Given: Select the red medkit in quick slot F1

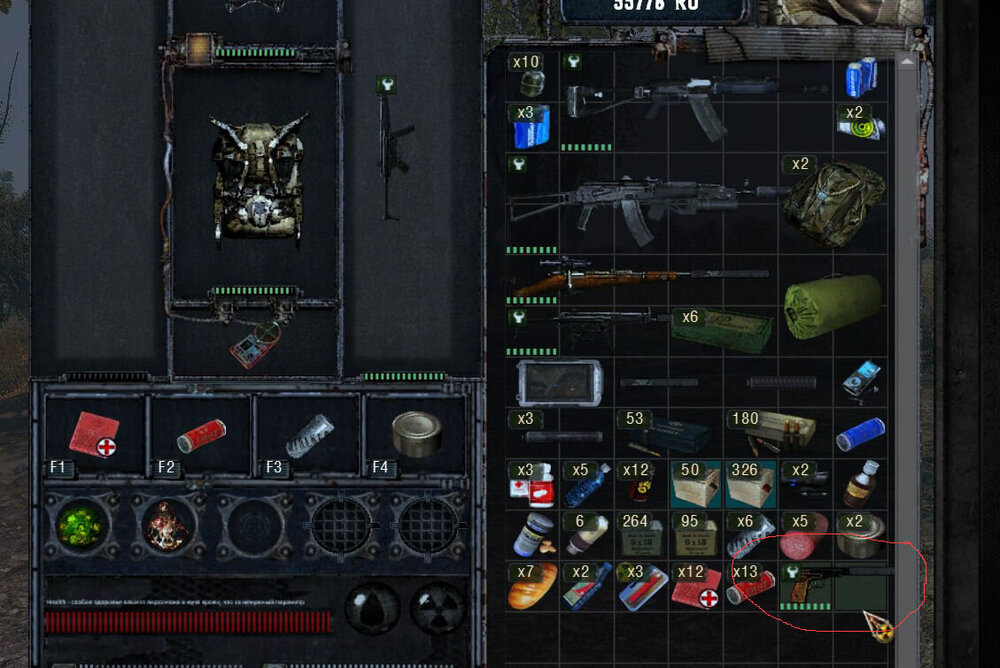Looking at the screenshot, I should 95,434.
